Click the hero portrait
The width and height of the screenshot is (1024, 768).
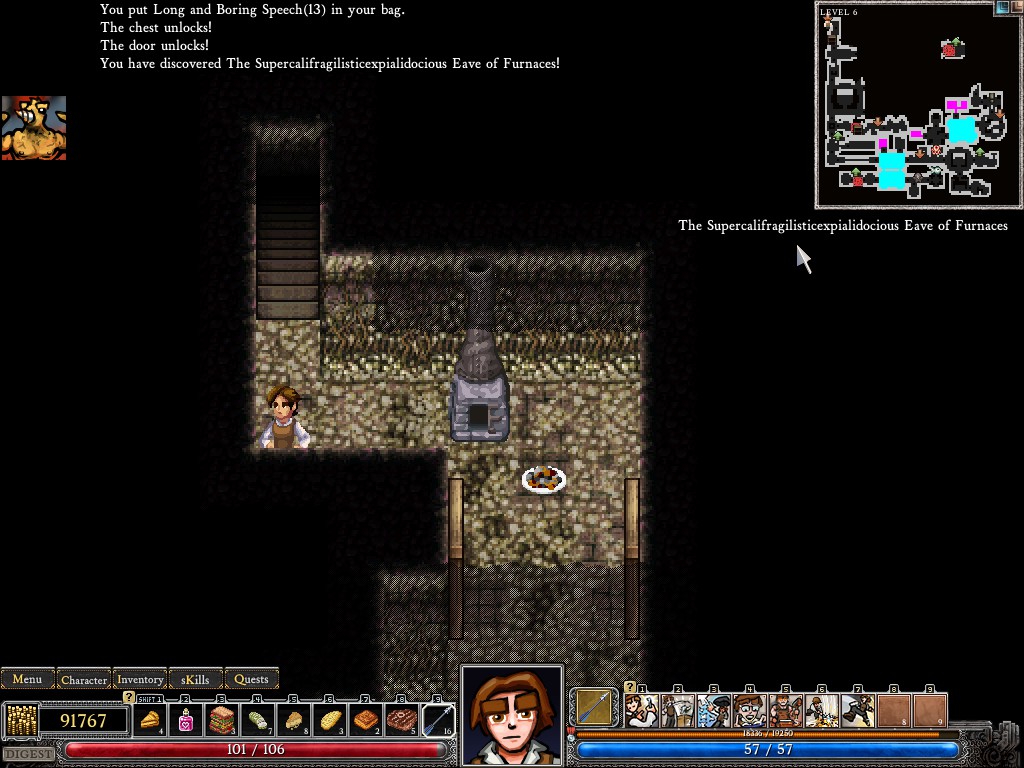(x=511, y=714)
